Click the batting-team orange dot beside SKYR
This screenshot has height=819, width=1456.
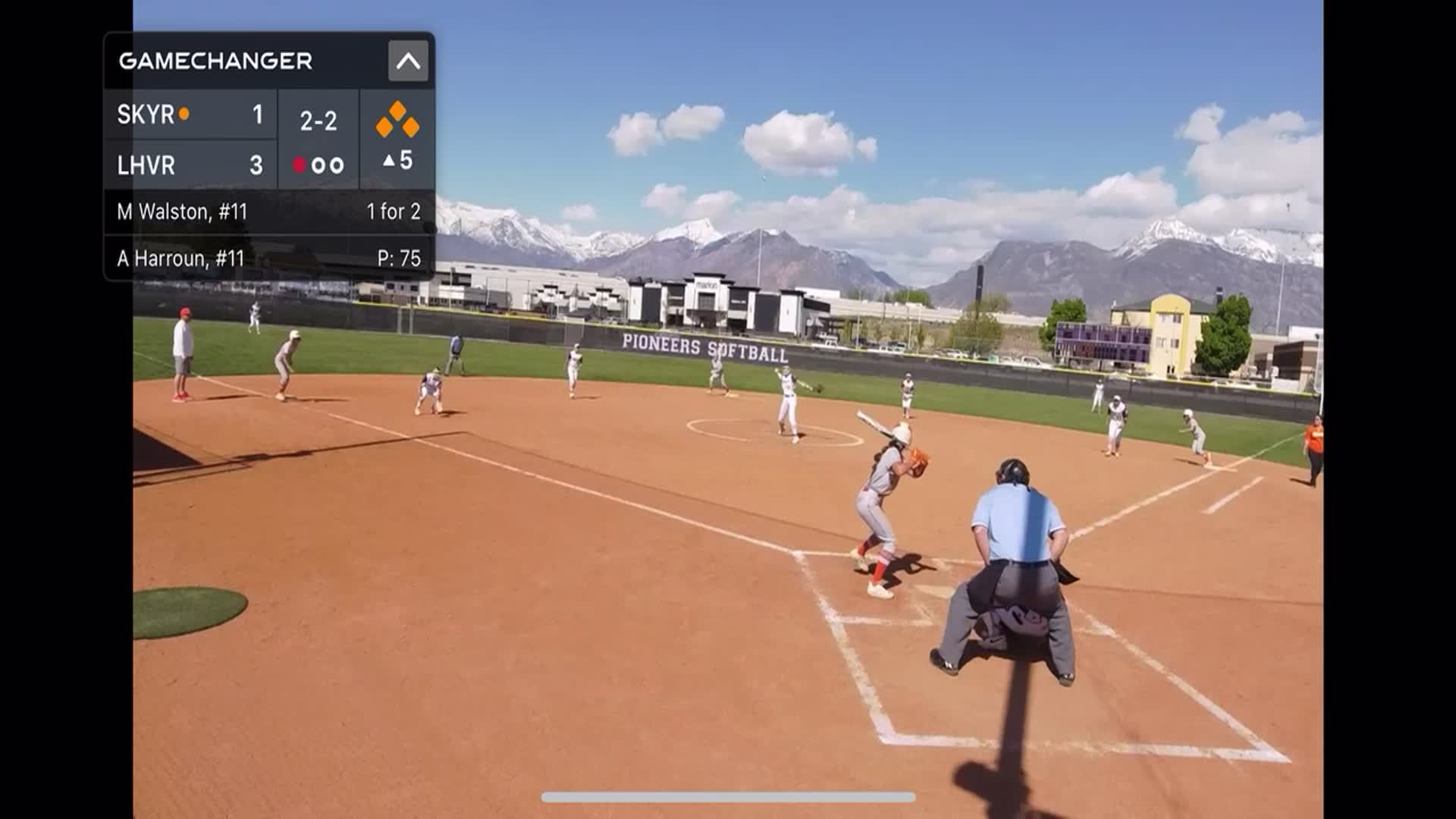pyautogui.click(x=184, y=114)
